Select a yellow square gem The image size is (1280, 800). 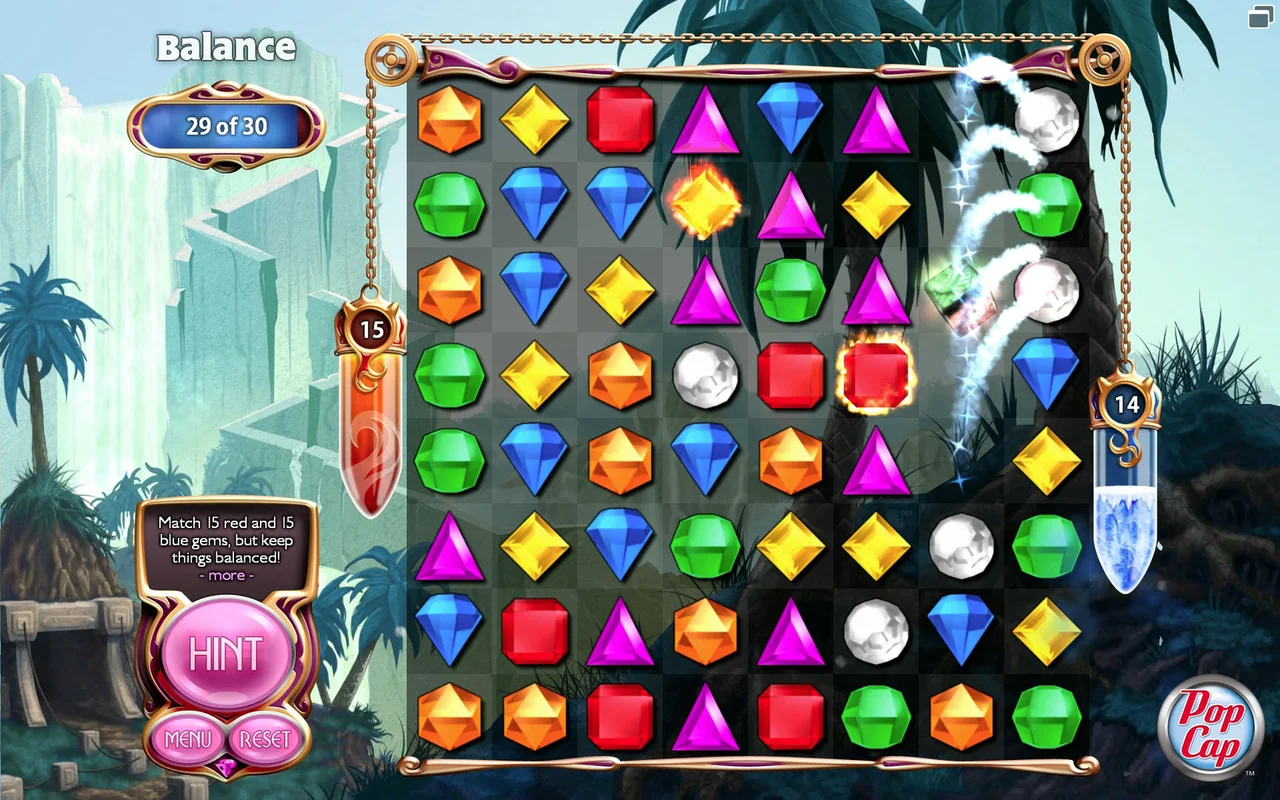tap(535, 120)
